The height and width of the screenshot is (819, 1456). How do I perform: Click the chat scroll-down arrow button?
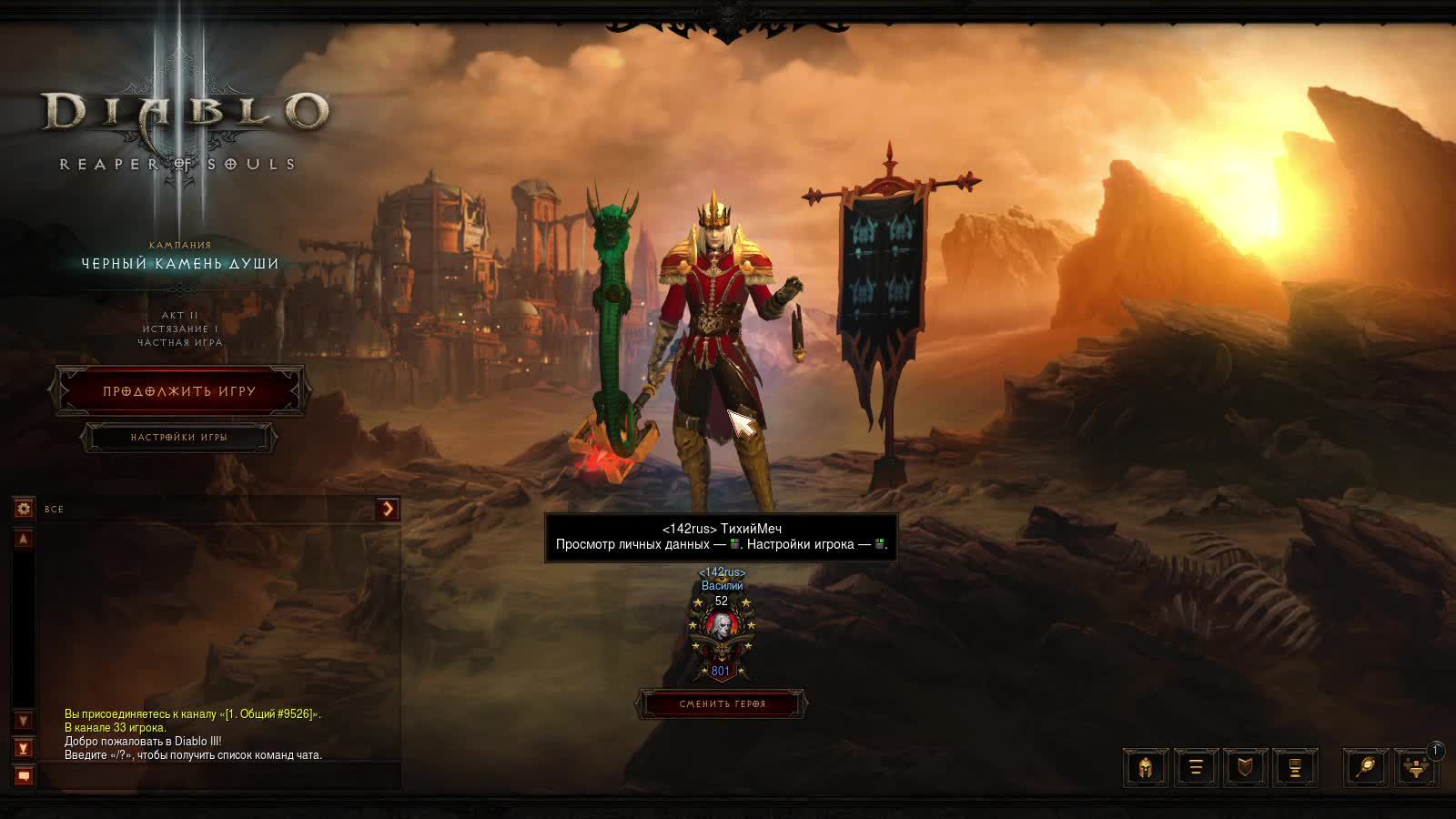pos(24,721)
